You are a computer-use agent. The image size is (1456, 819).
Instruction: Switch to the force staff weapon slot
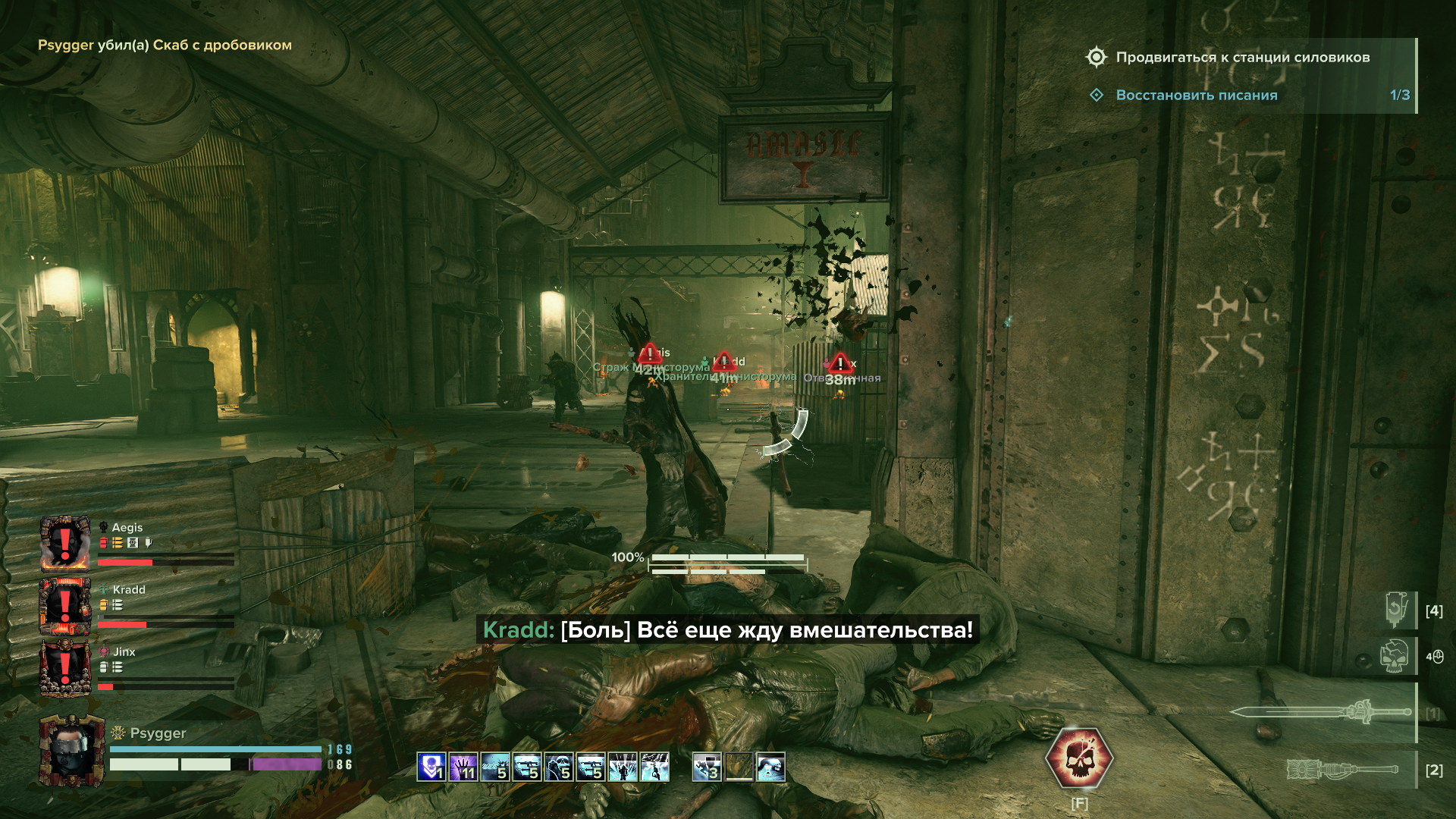click(1342, 770)
